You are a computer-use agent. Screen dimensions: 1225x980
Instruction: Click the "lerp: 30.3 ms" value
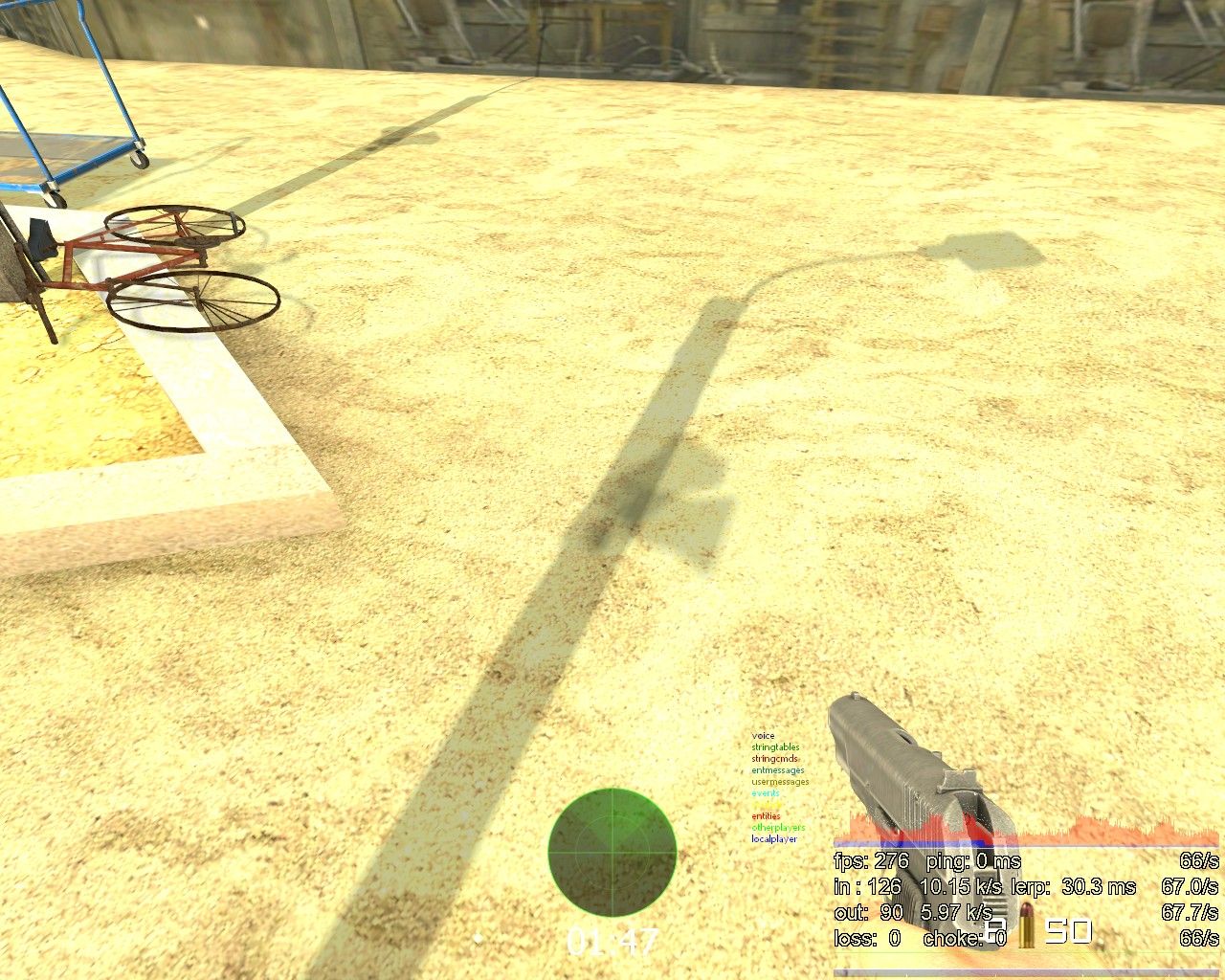click(1075, 887)
